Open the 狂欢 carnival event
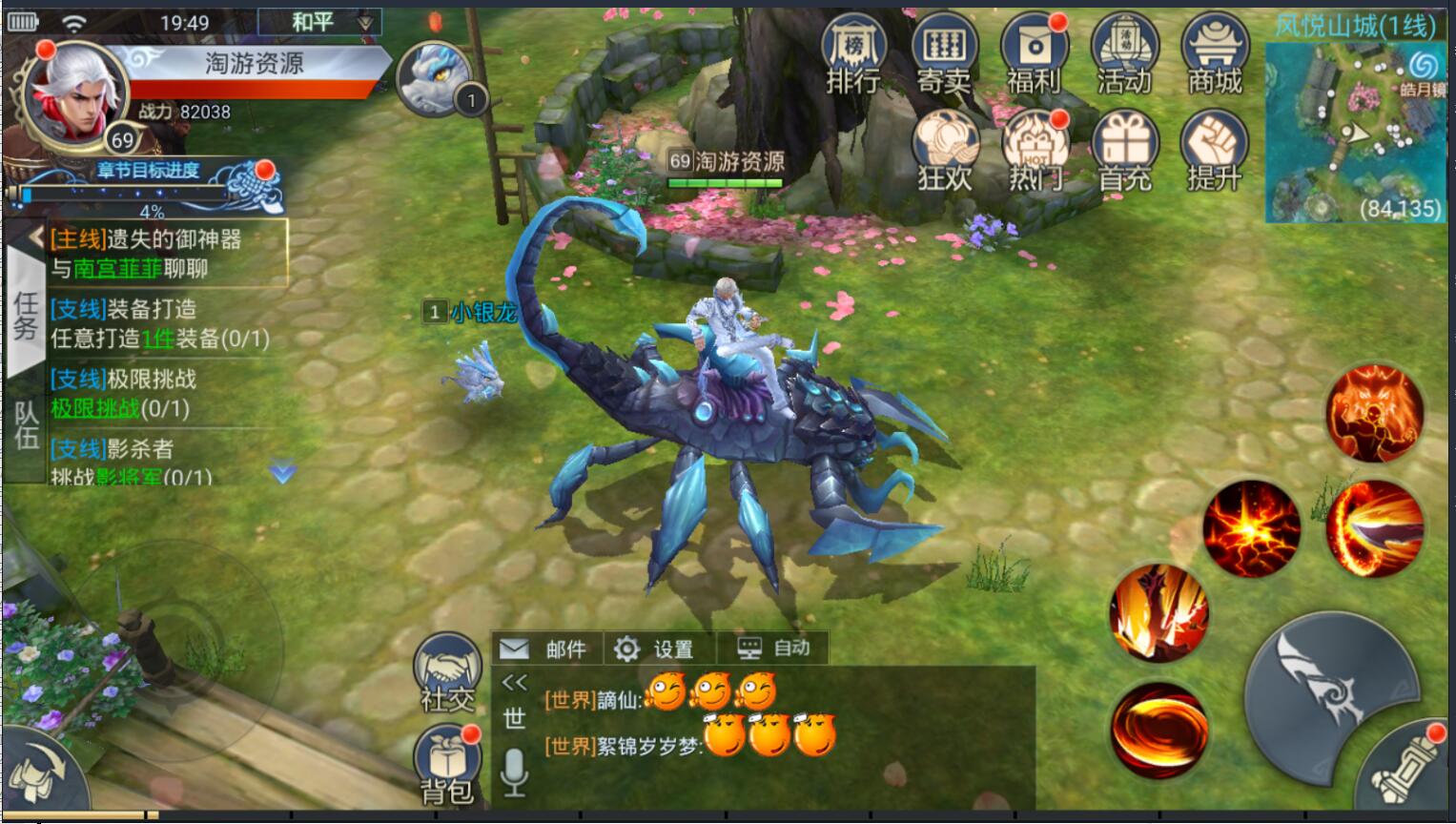1456x824 pixels. click(945, 152)
